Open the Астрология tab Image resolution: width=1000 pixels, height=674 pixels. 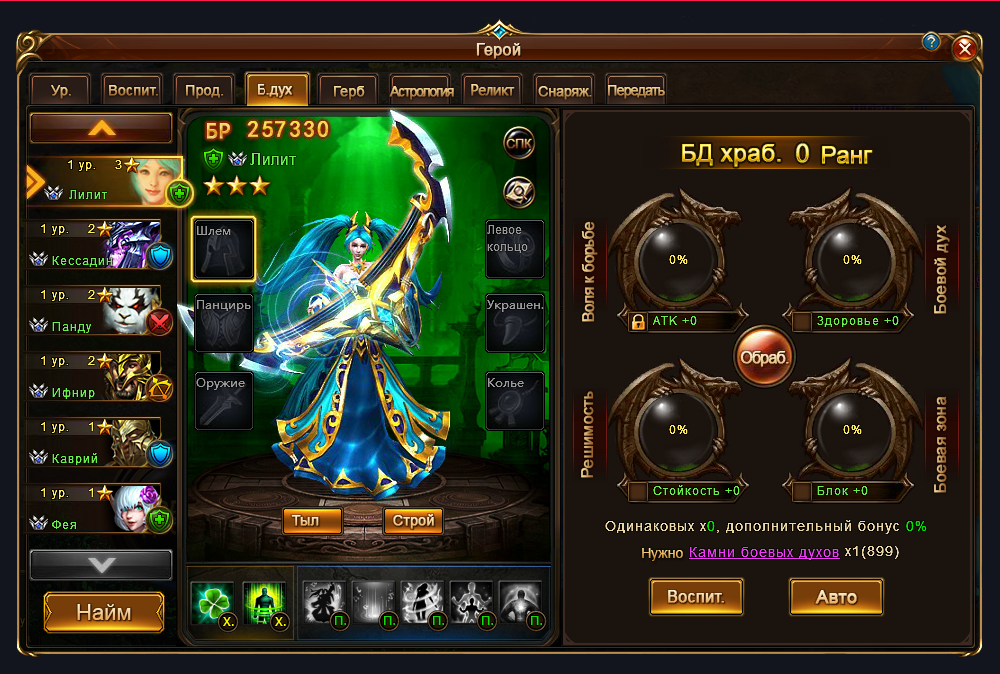point(422,90)
